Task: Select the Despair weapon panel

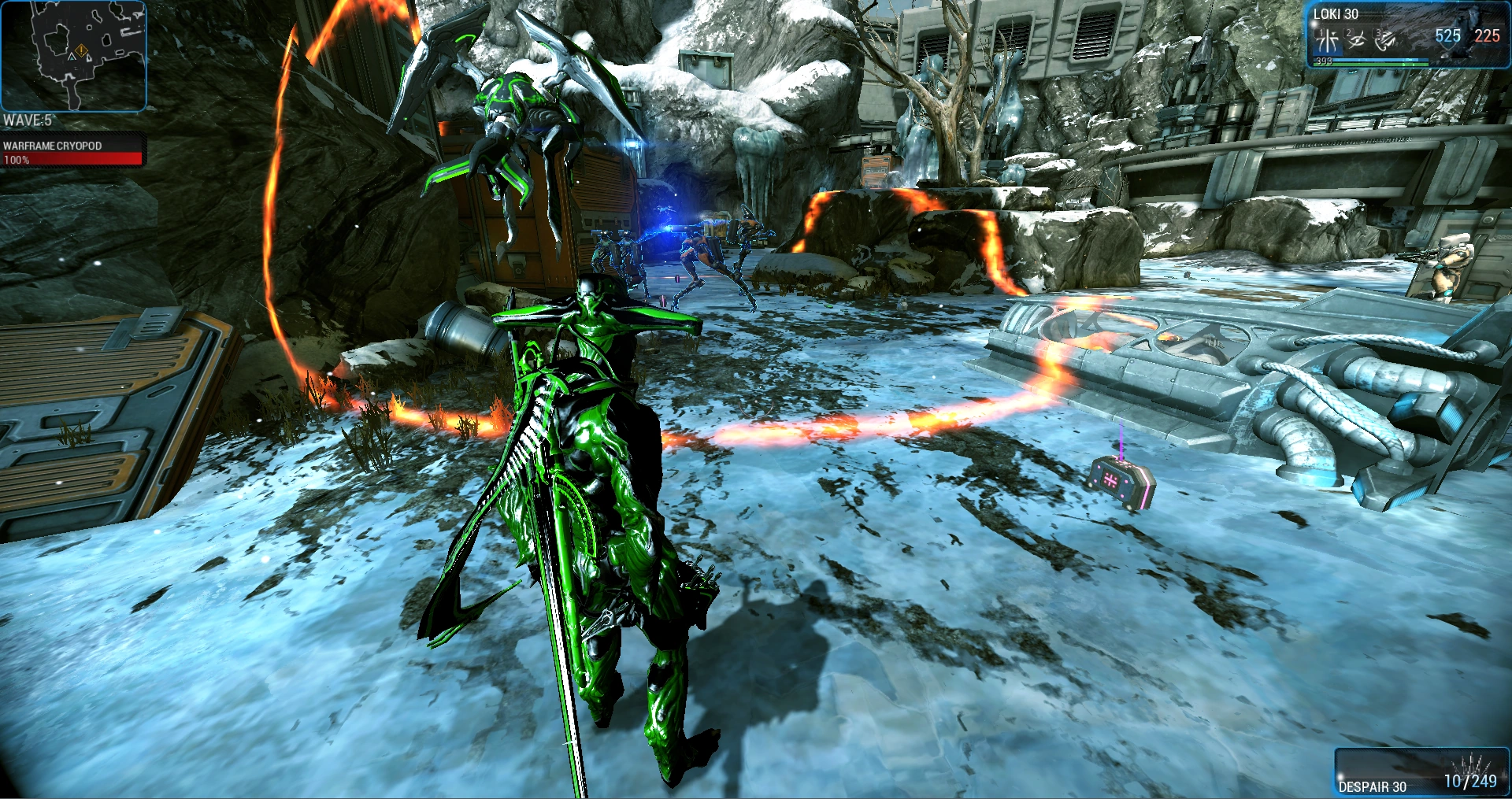Action: [x=1420, y=772]
